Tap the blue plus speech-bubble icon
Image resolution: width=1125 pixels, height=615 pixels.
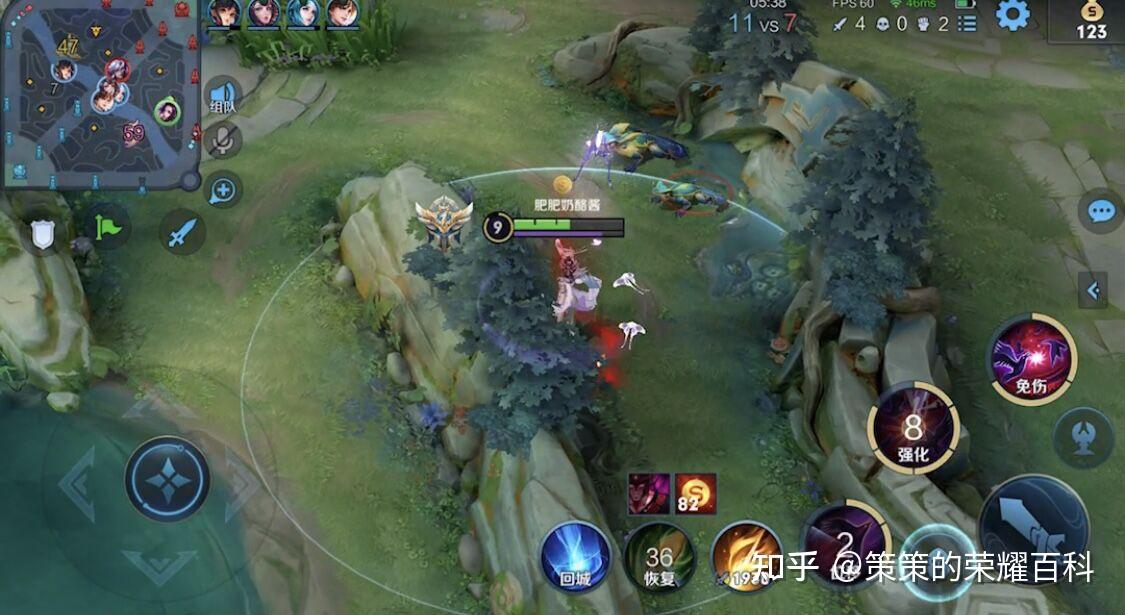222,188
